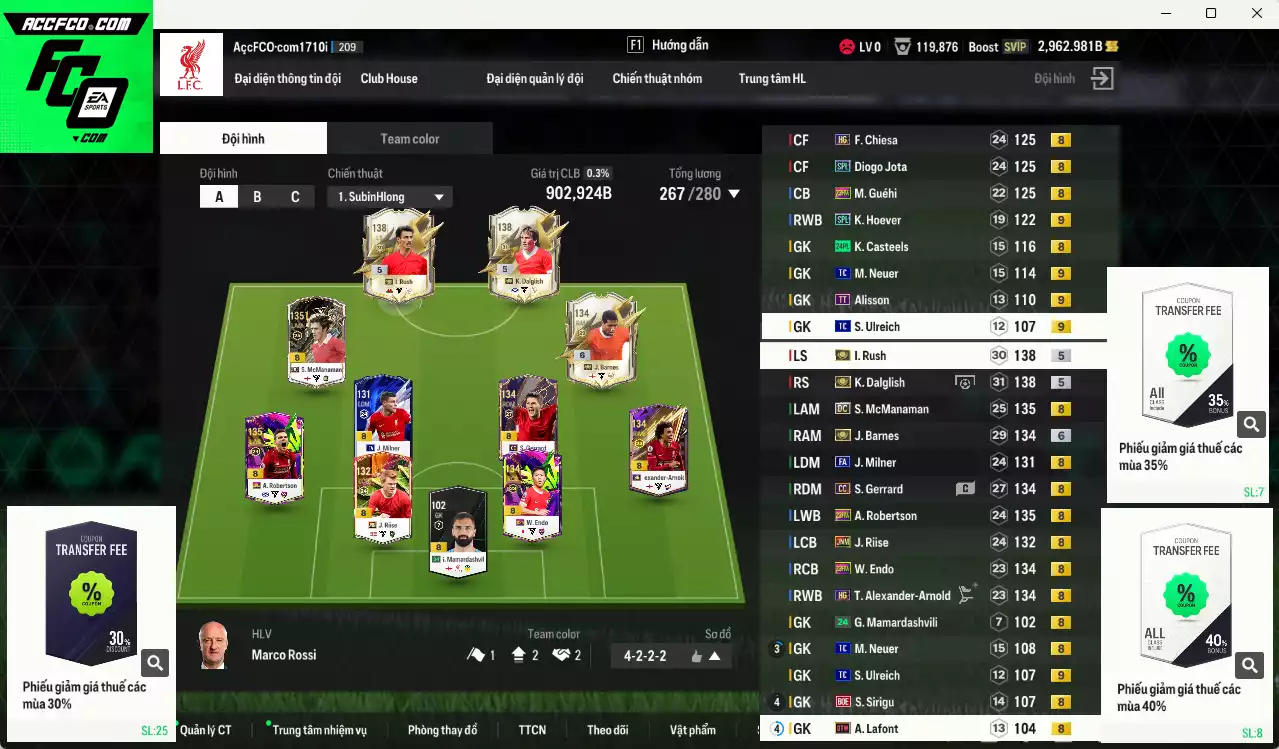This screenshot has height=749, width=1279.
Task: Close the game window
Action: (1257, 13)
